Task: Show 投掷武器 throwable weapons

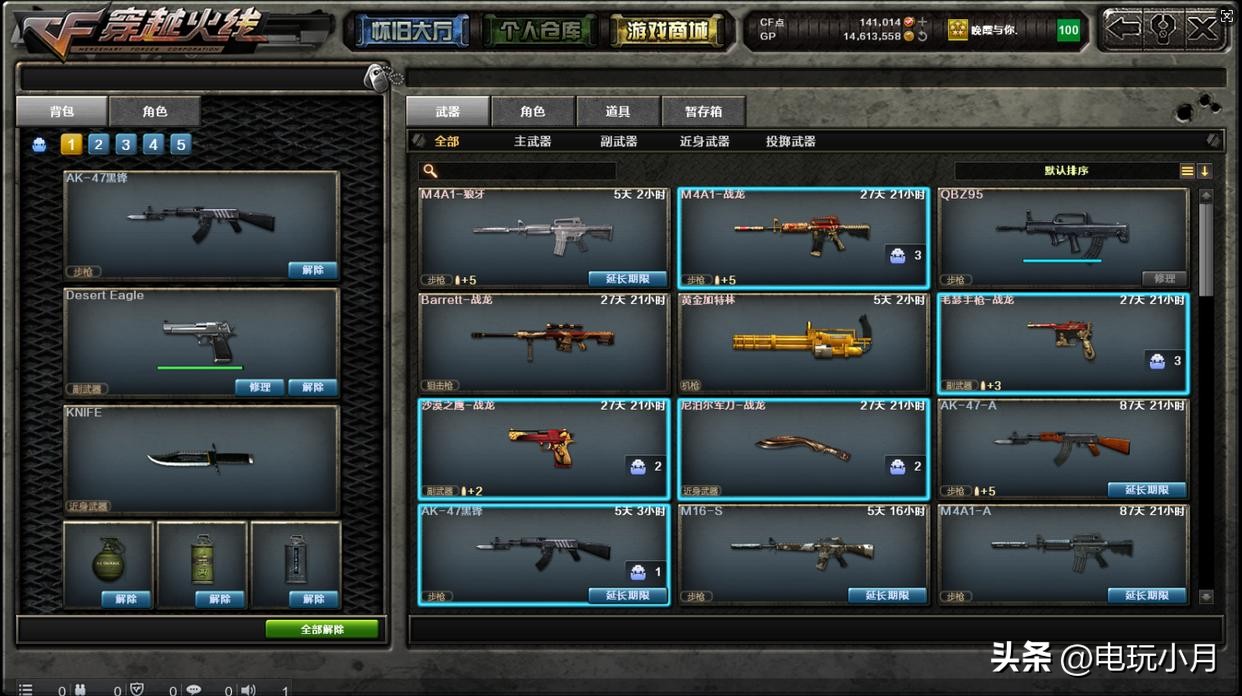Action: (x=790, y=142)
